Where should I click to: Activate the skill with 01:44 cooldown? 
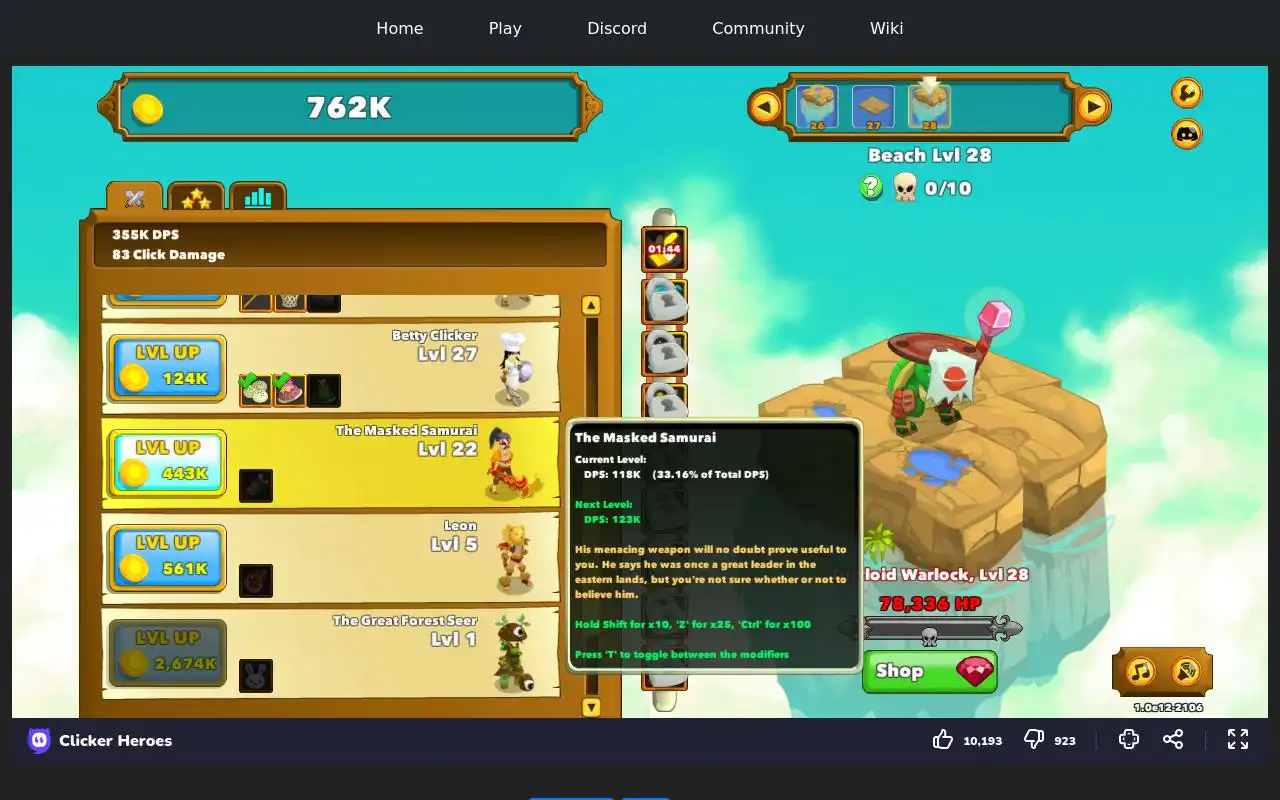(664, 250)
